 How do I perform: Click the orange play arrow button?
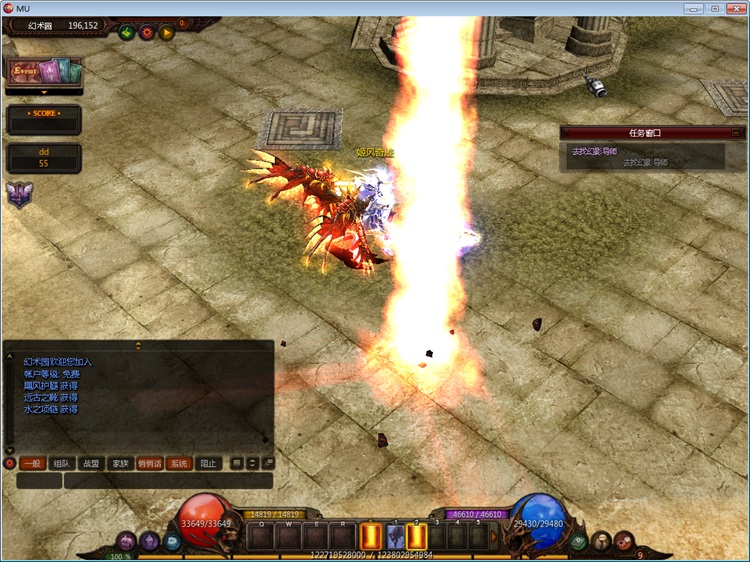pos(167,32)
